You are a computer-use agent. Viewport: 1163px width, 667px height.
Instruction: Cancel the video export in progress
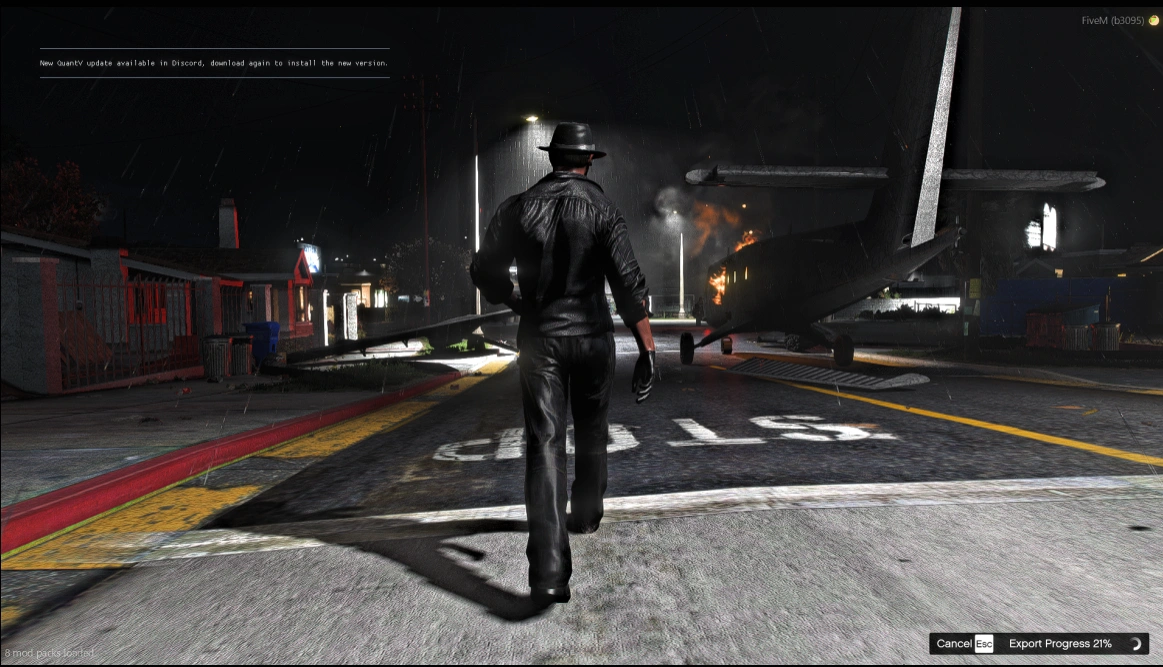(x=964, y=644)
